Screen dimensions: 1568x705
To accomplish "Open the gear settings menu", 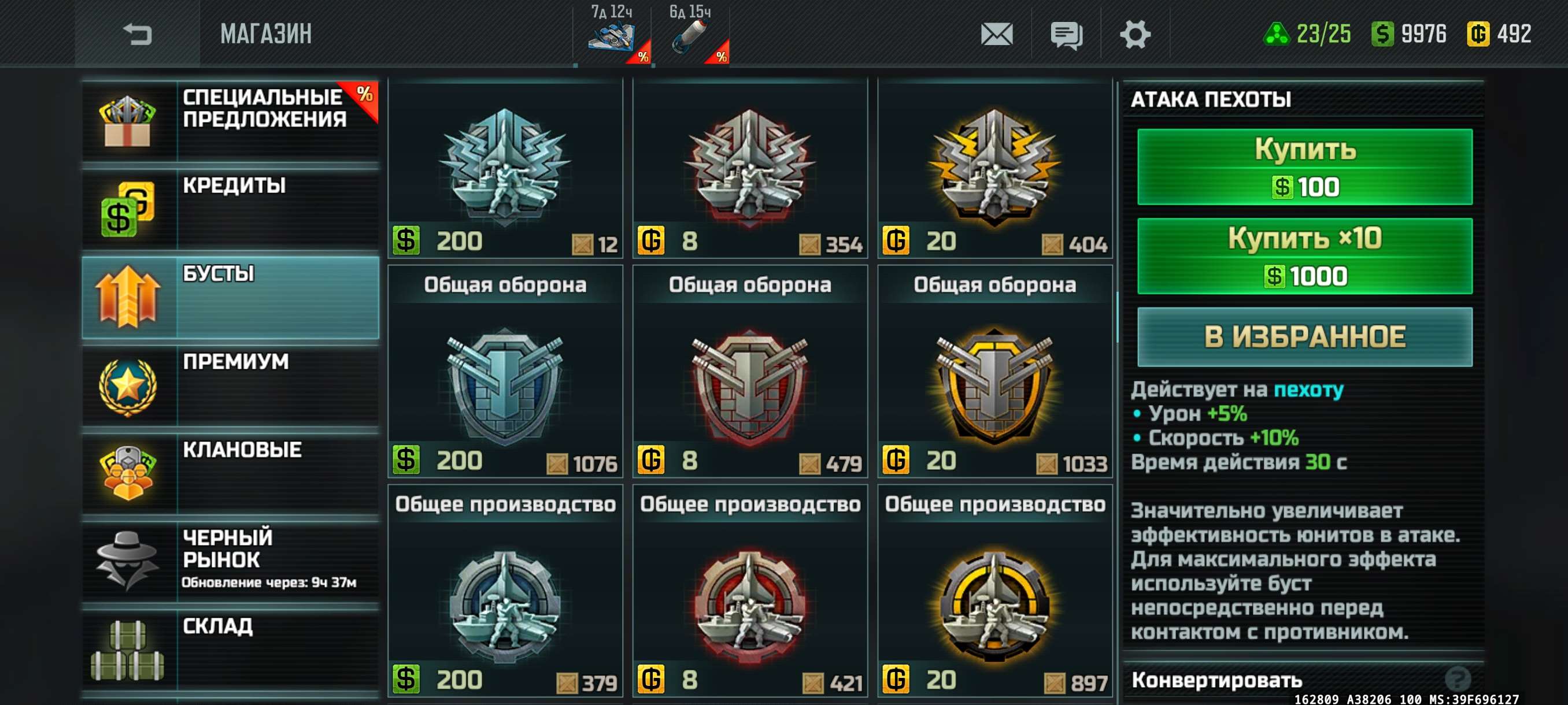I will click(x=1134, y=34).
